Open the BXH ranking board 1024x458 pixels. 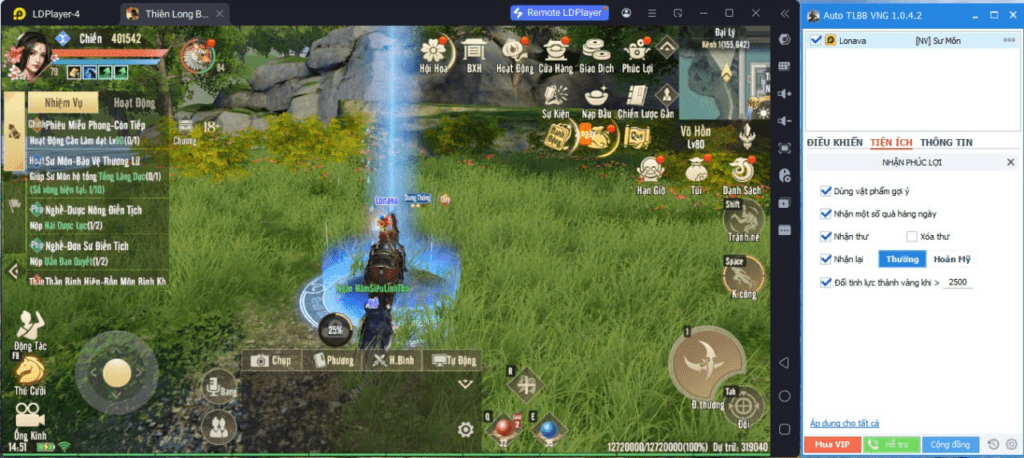(x=474, y=53)
